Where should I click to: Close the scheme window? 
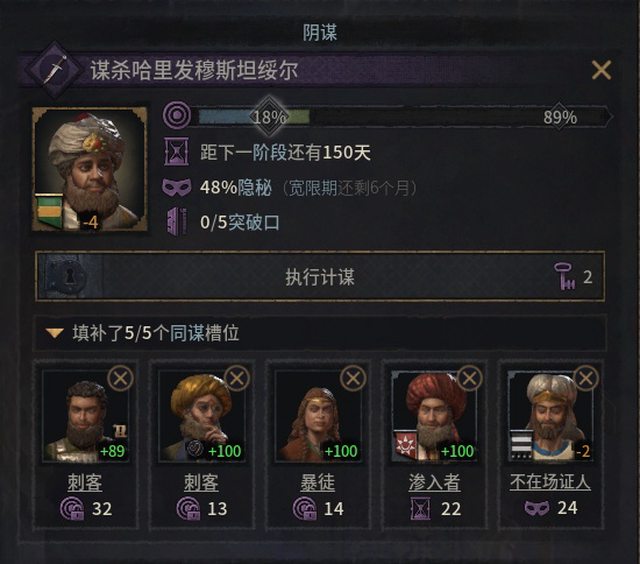(601, 70)
